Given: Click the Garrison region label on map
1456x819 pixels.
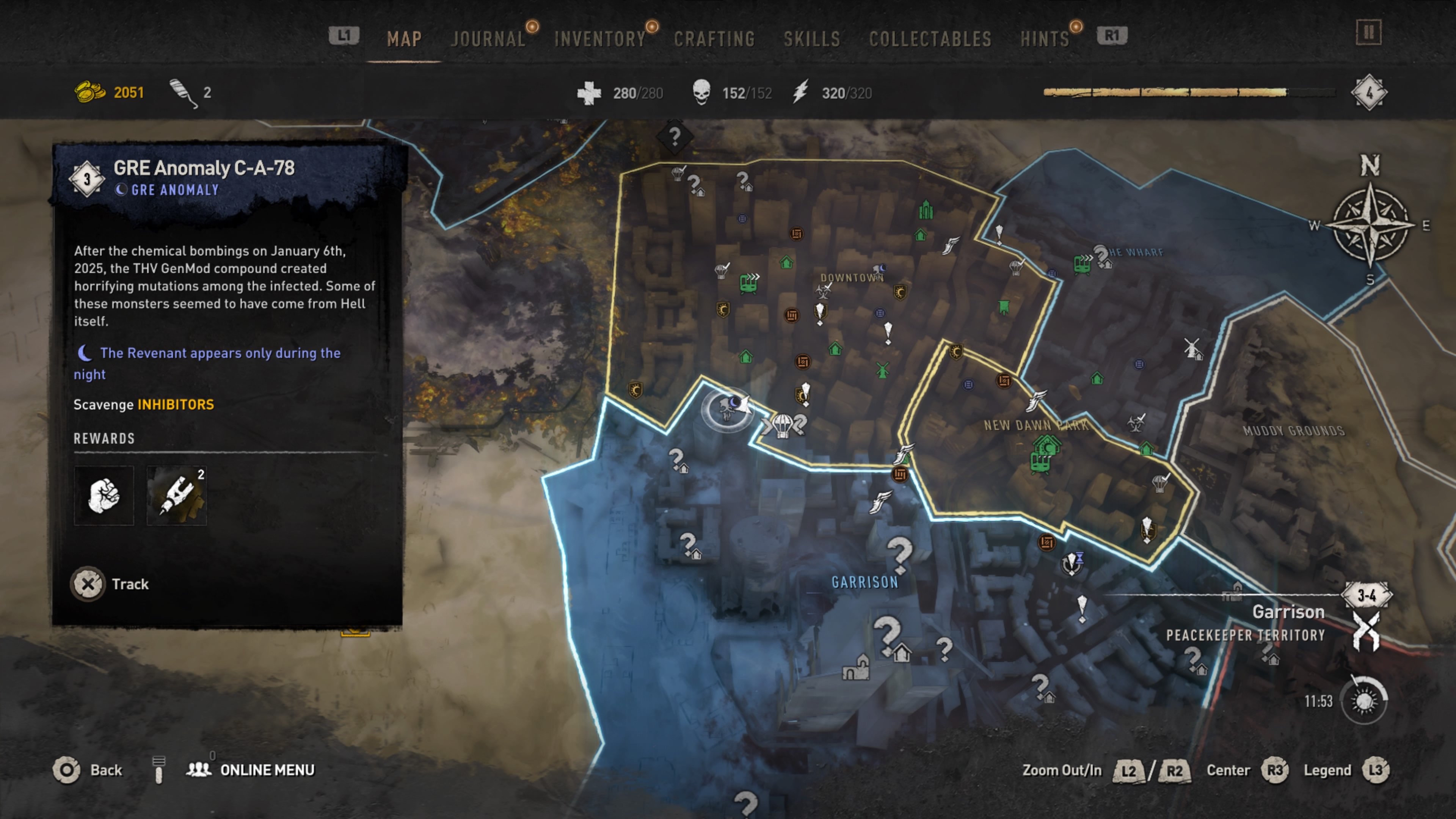Looking at the screenshot, I should [x=865, y=582].
